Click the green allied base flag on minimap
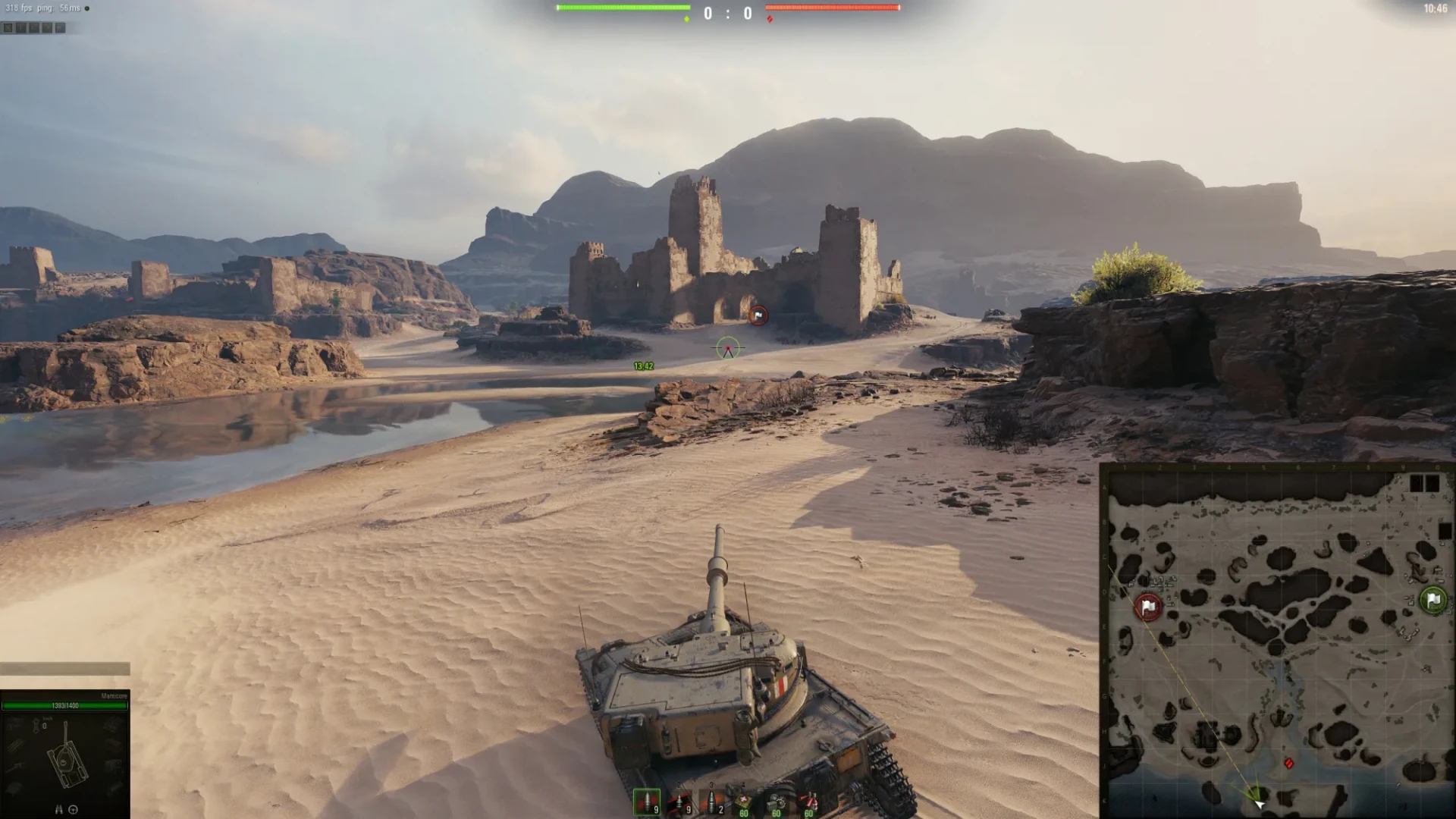Viewport: 1456px width, 819px height. click(1432, 600)
